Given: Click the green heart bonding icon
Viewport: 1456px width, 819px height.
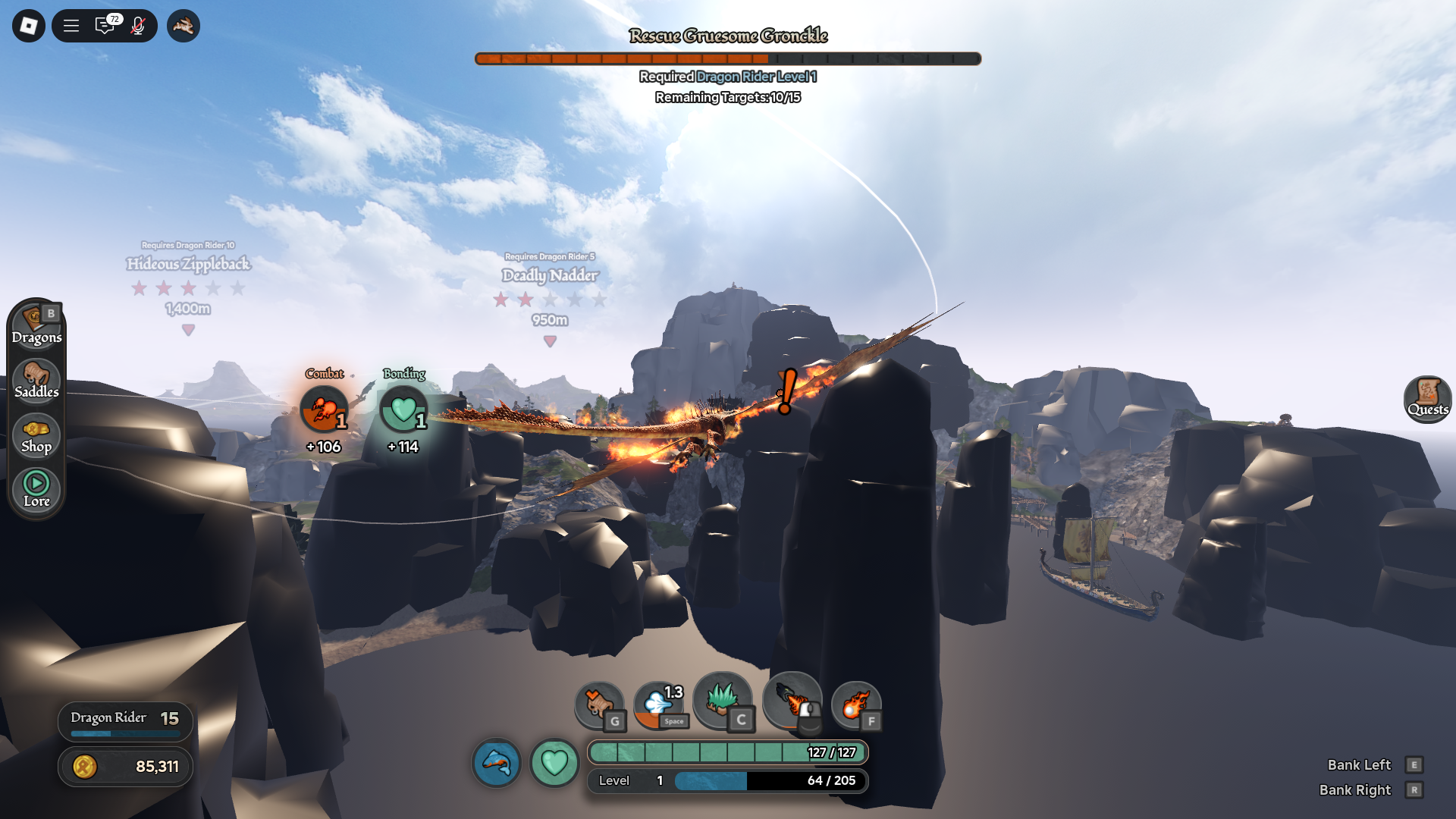Looking at the screenshot, I should coord(554,762).
